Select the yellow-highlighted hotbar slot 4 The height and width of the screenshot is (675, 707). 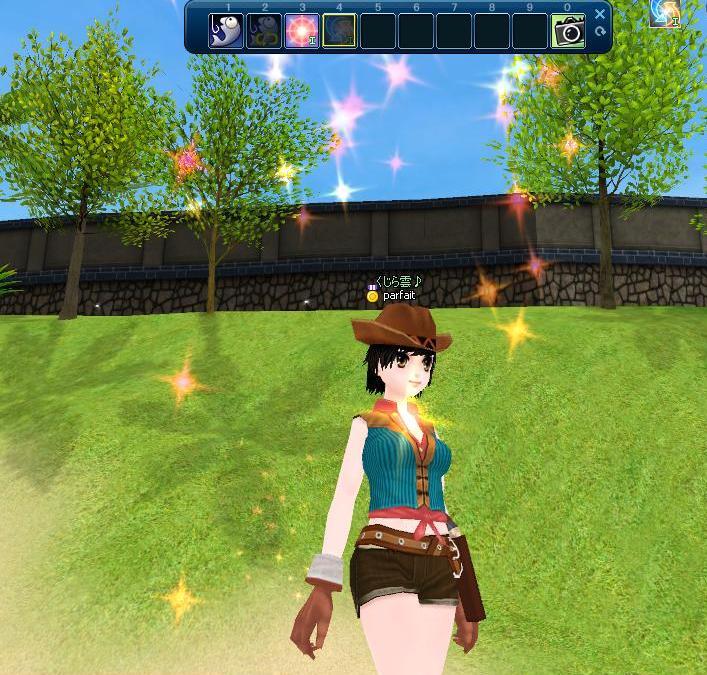point(339,31)
